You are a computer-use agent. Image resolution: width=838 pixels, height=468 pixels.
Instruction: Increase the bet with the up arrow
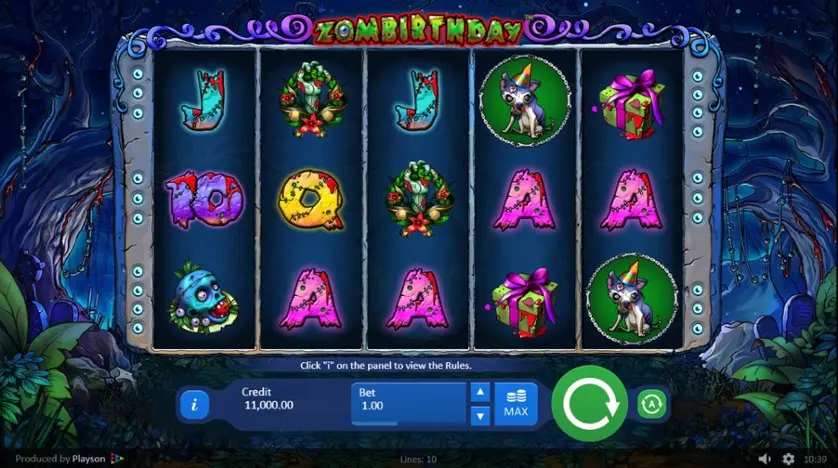[x=480, y=392]
